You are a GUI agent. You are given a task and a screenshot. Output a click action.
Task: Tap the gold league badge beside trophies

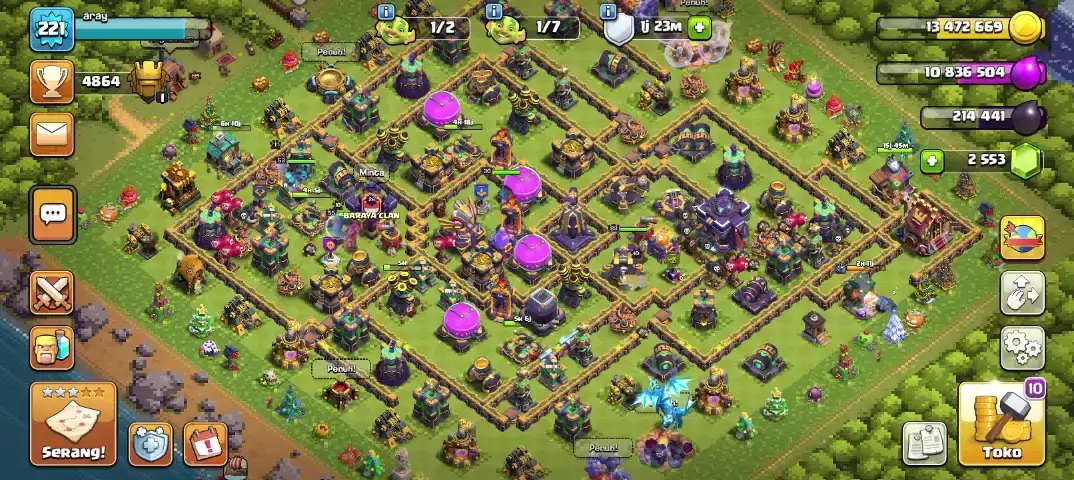150,81
